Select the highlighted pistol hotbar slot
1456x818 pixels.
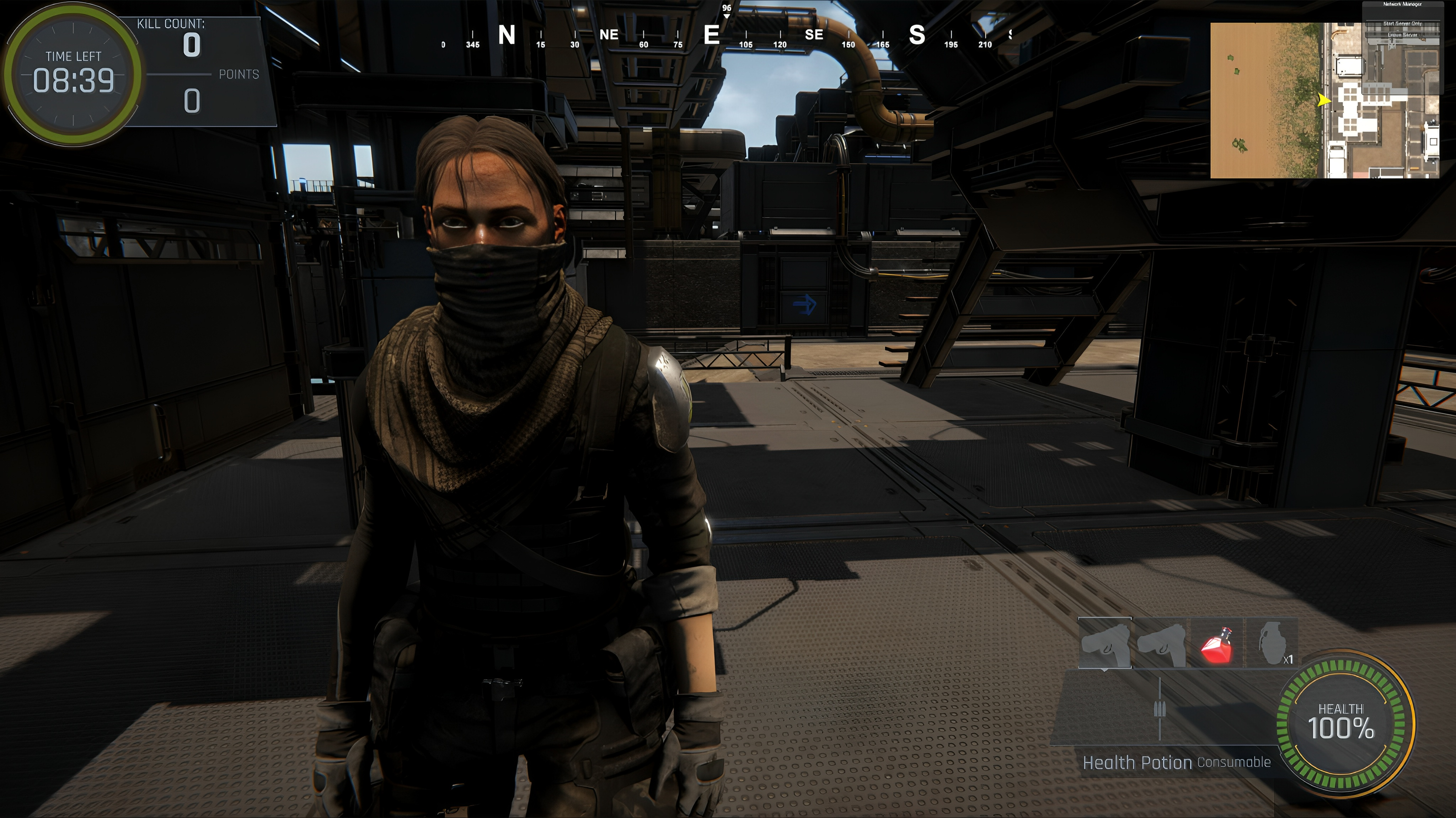[x=1105, y=644]
